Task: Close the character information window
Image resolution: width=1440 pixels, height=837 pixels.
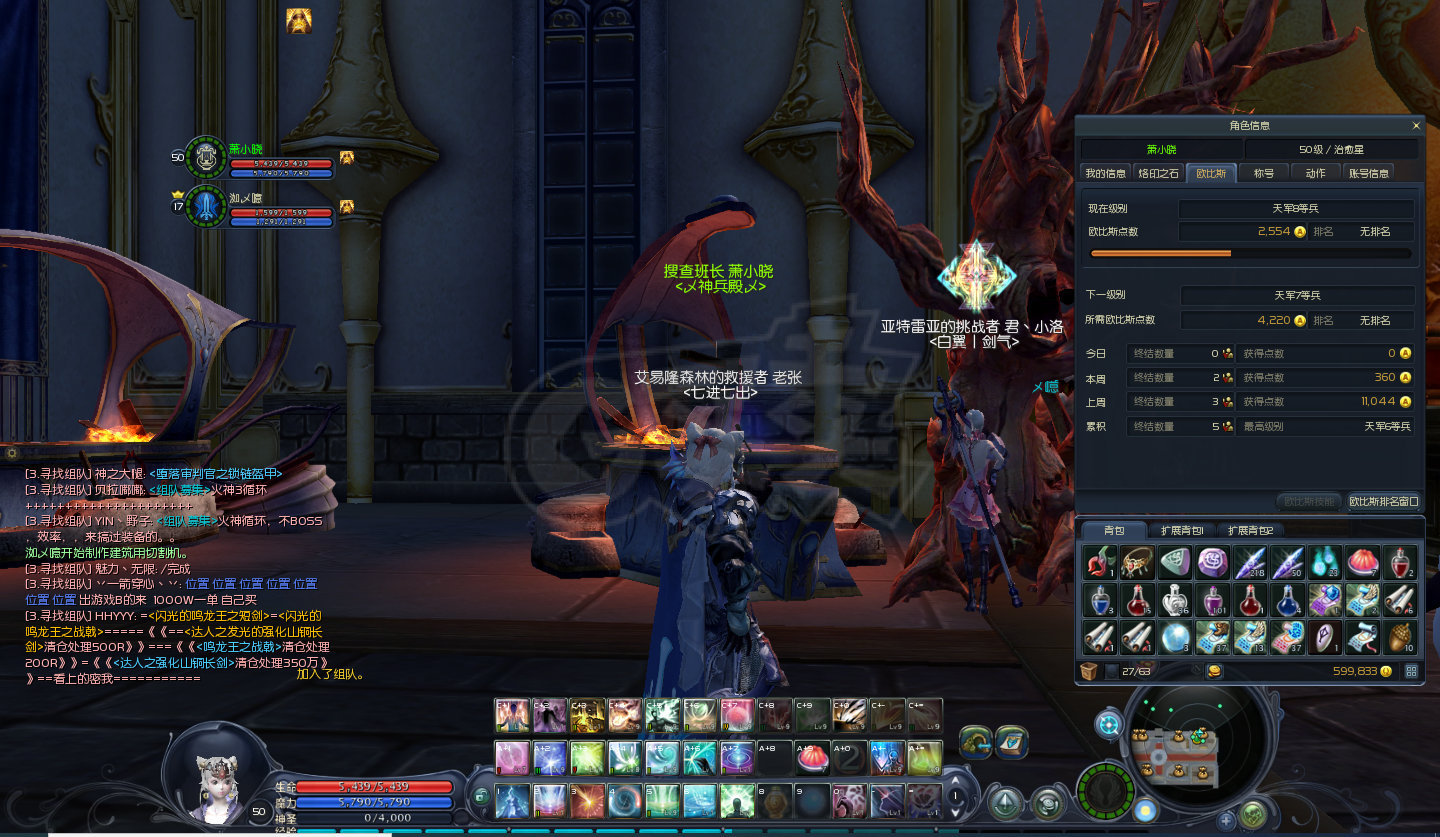Action: point(1415,126)
